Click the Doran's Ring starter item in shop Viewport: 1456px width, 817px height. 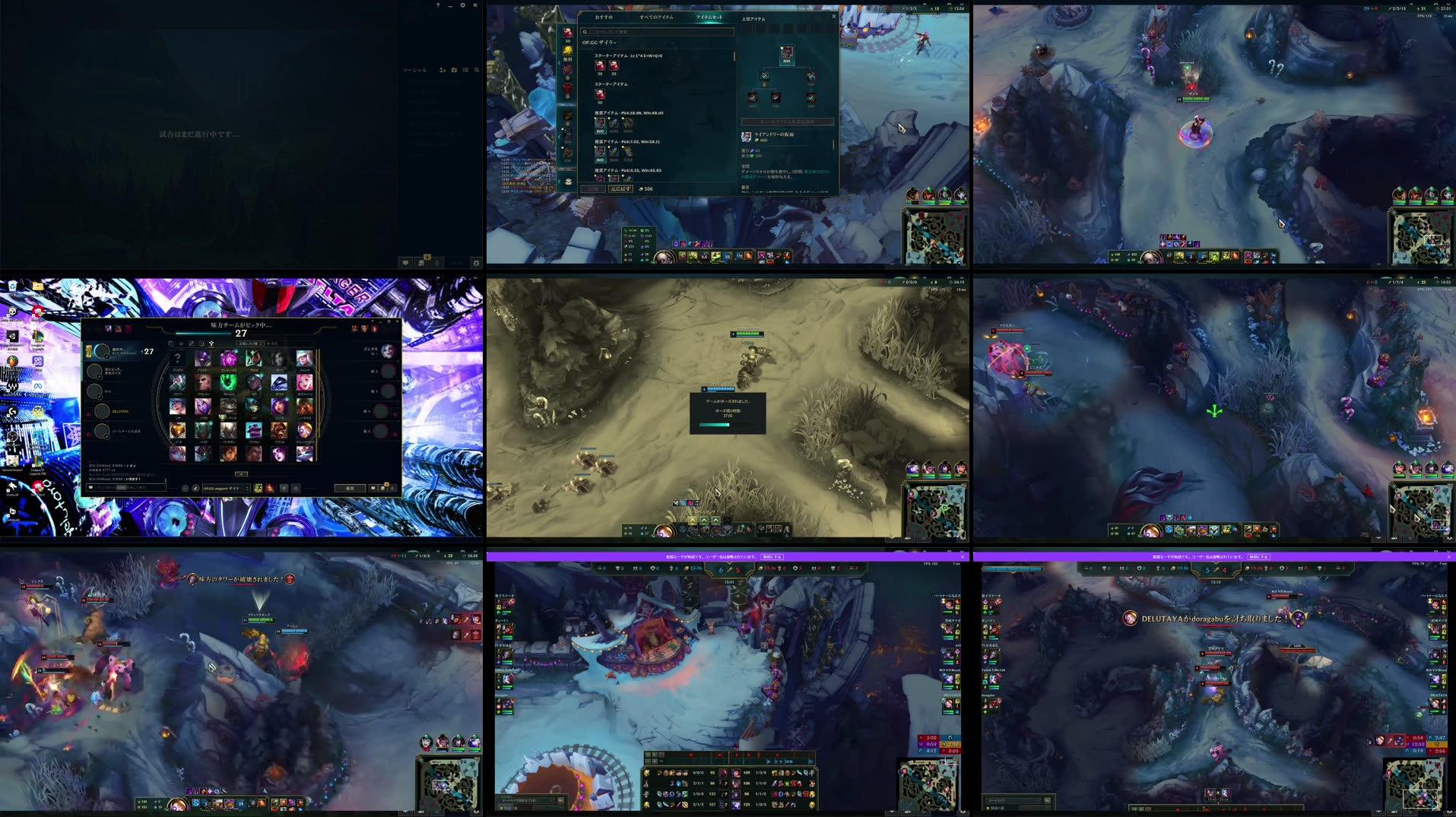tap(601, 67)
